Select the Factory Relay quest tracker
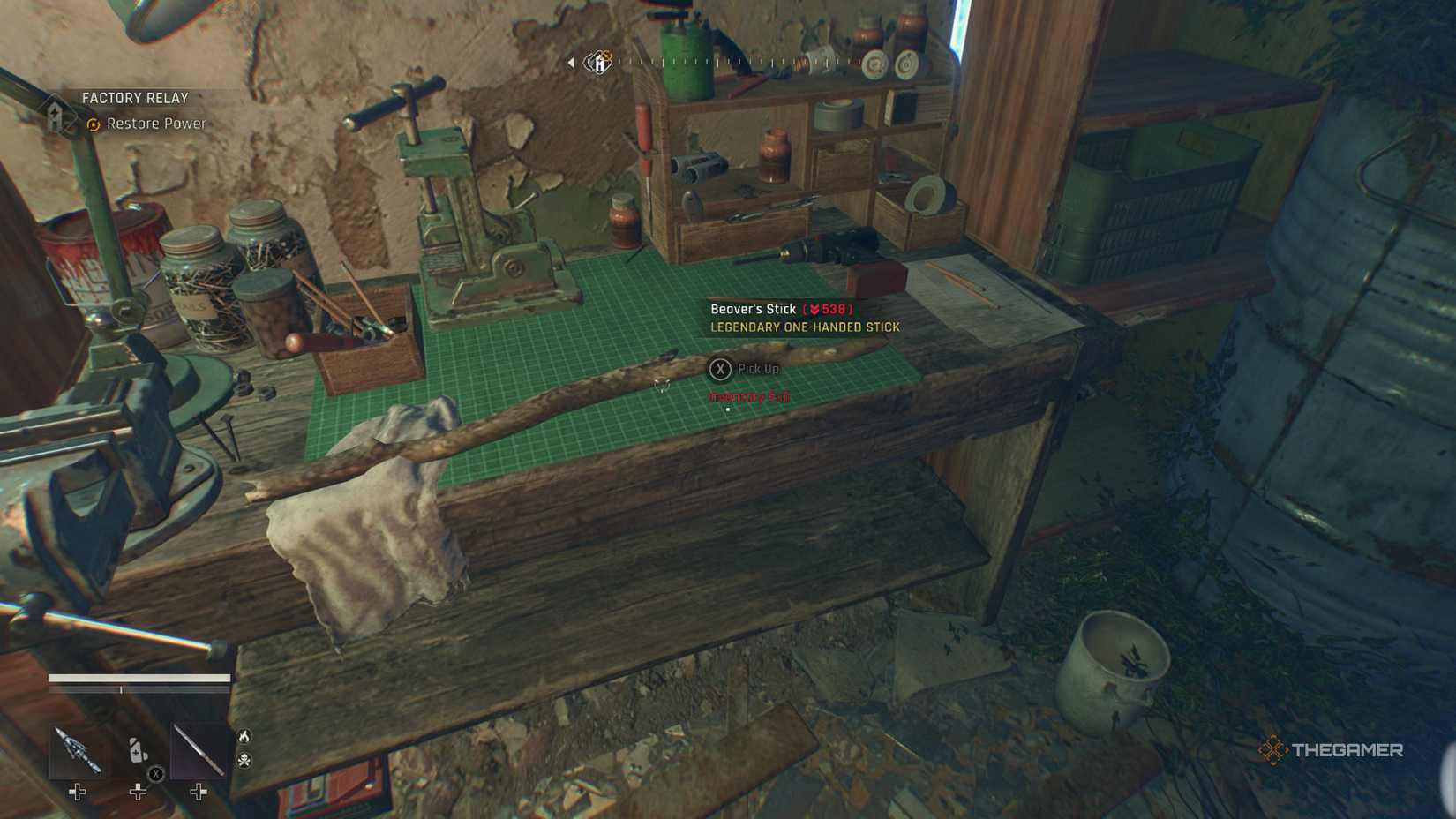Image resolution: width=1456 pixels, height=819 pixels. 135,98
